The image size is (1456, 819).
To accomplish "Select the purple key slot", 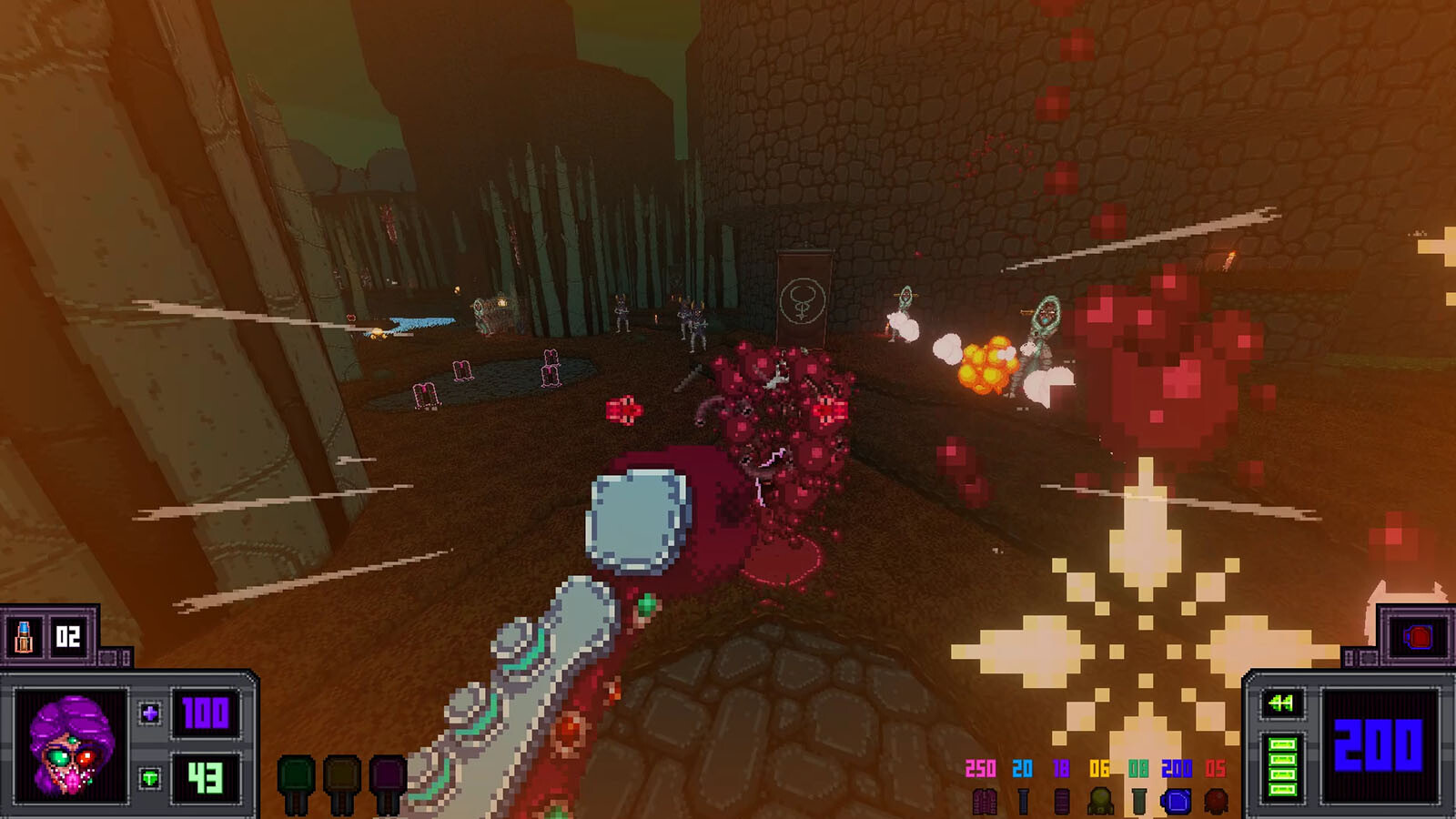I will tap(388, 782).
